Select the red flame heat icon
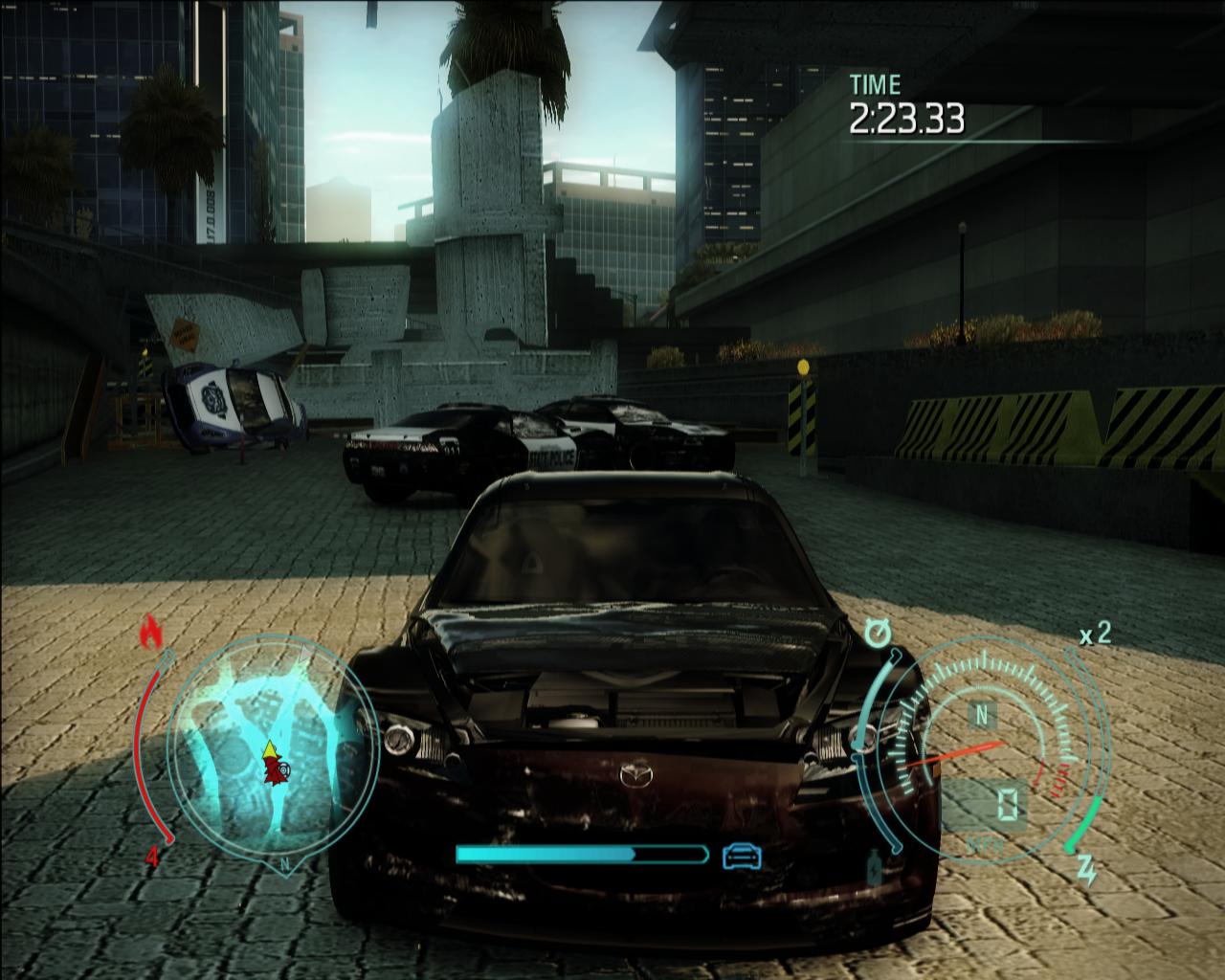The width and height of the screenshot is (1225, 980). tap(149, 633)
